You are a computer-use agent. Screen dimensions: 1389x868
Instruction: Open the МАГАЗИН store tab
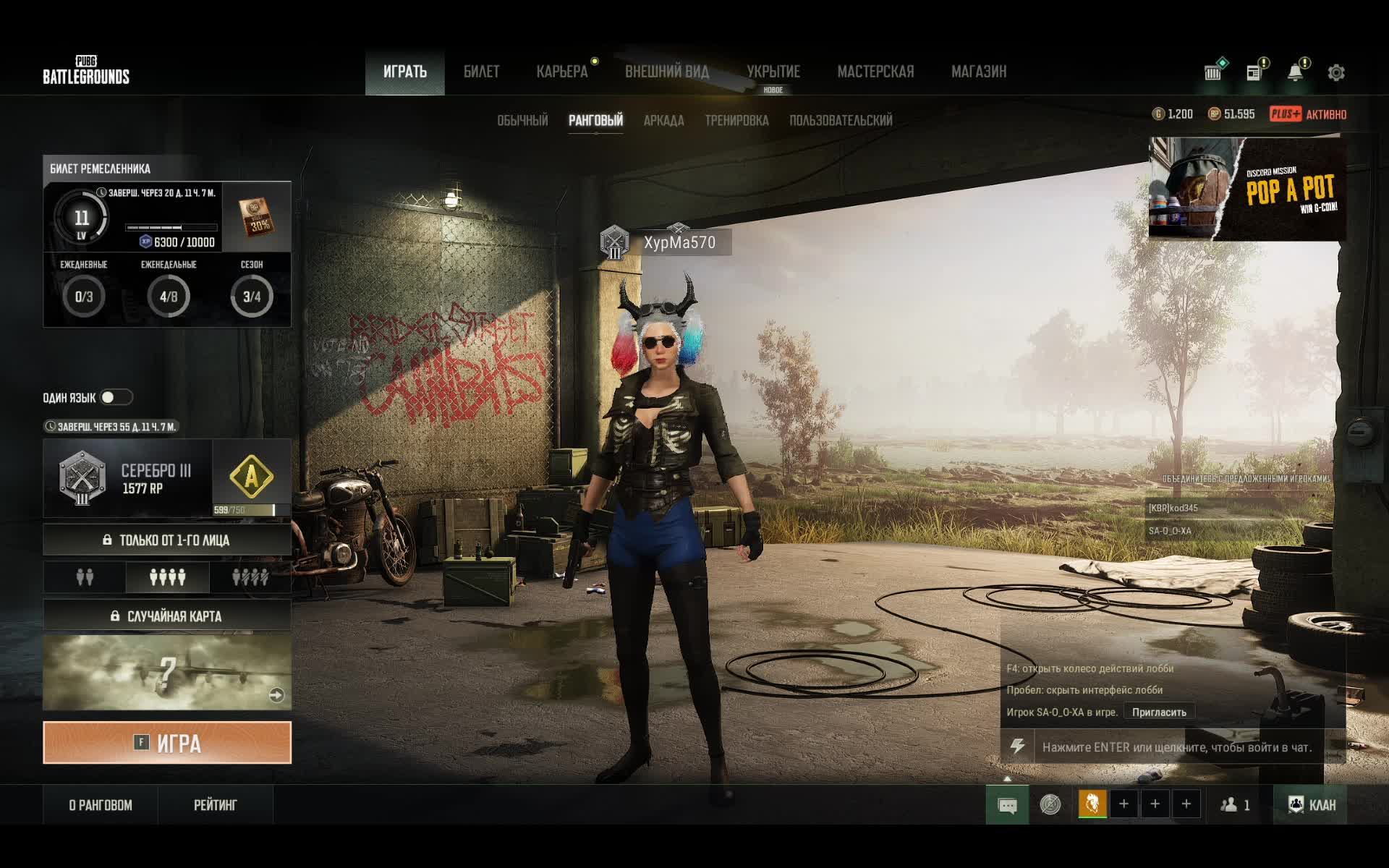pyautogui.click(x=978, y=72)
